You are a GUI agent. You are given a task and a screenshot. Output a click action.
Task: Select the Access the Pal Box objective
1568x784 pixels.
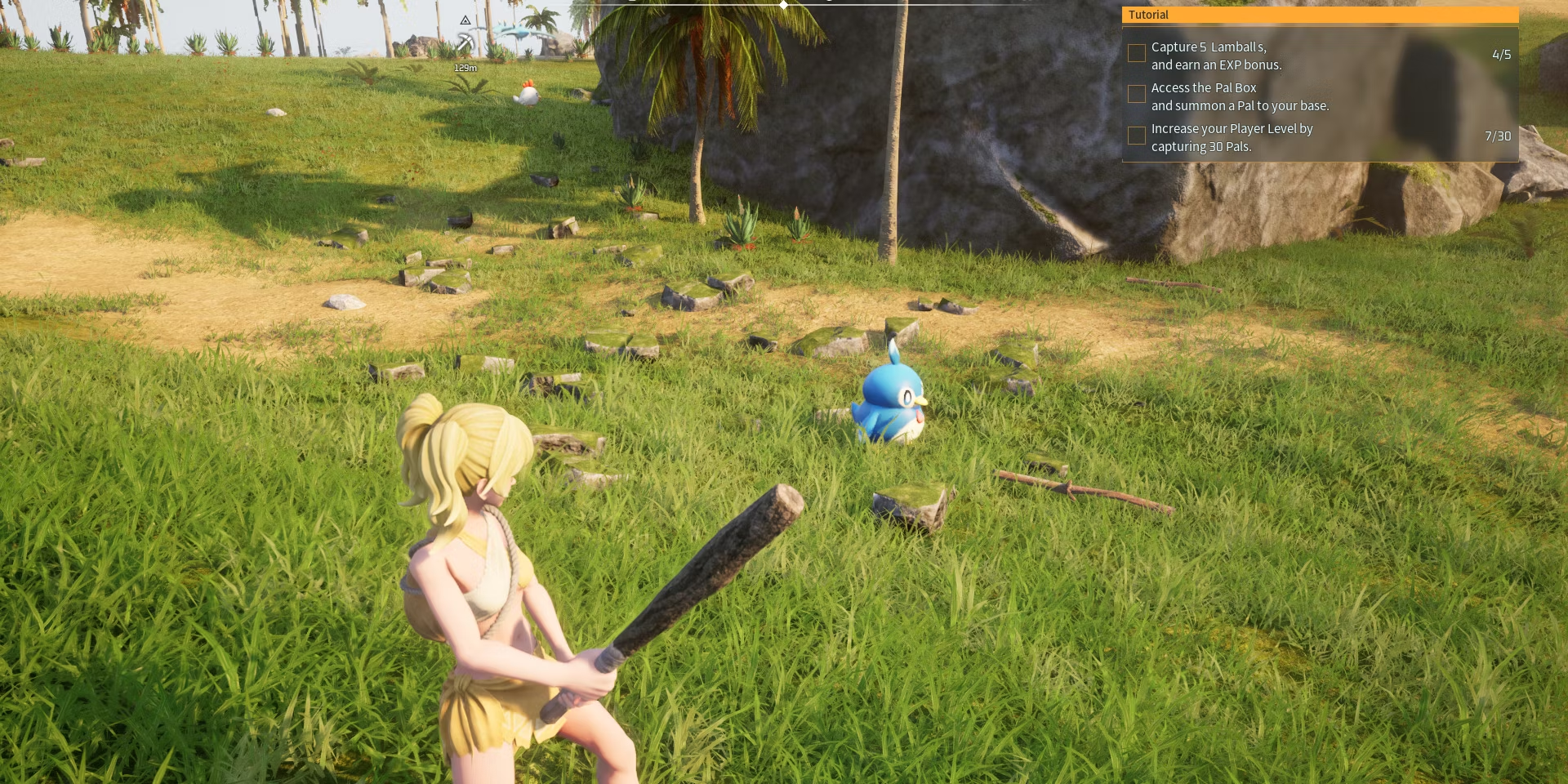[1240, 96]
